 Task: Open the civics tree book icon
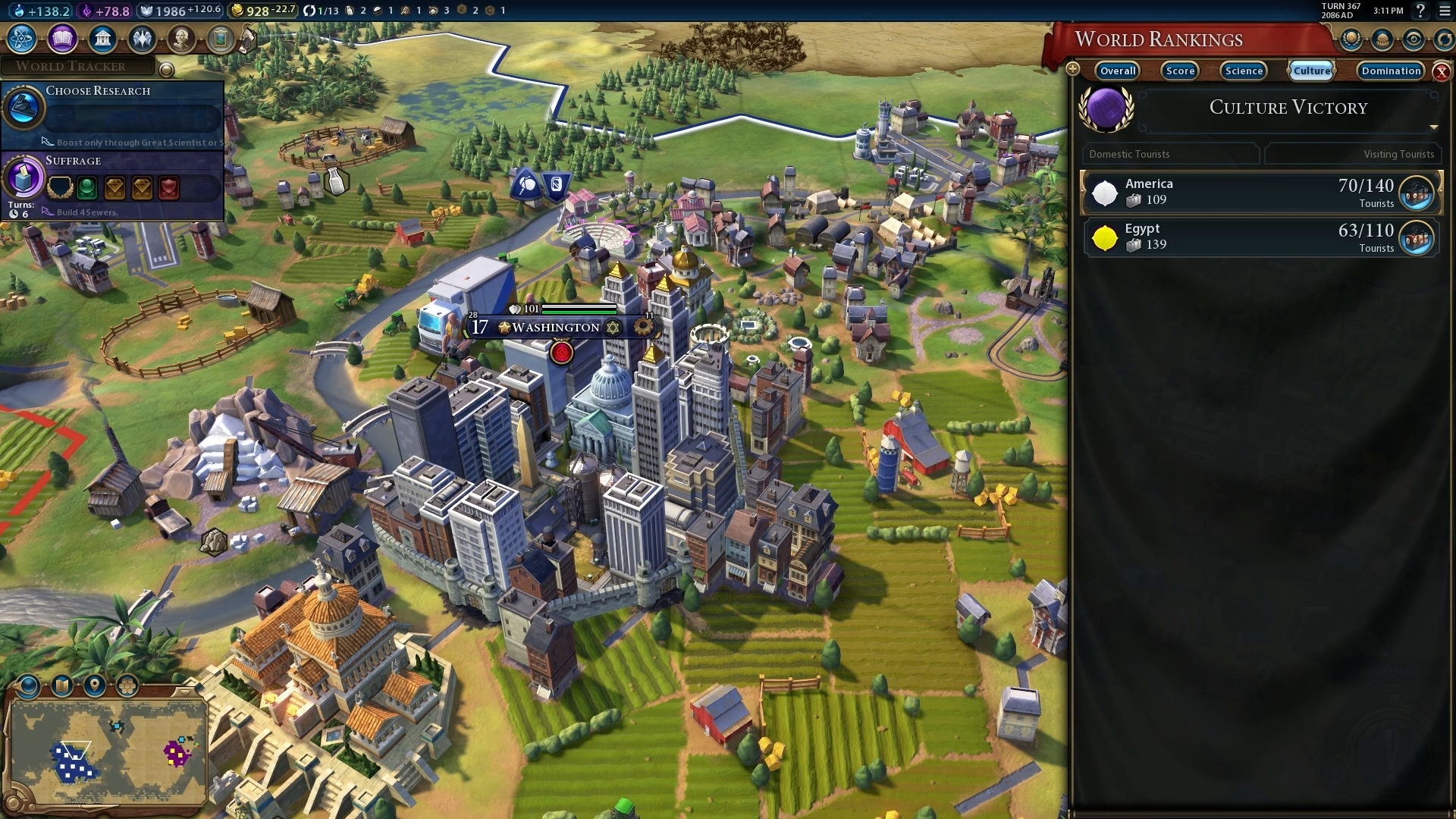[62, 38]
